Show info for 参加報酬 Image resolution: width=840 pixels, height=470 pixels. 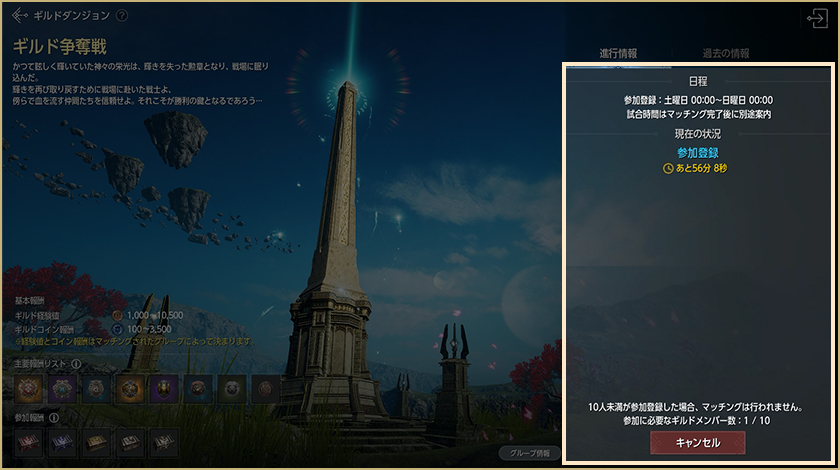[53, 417]
